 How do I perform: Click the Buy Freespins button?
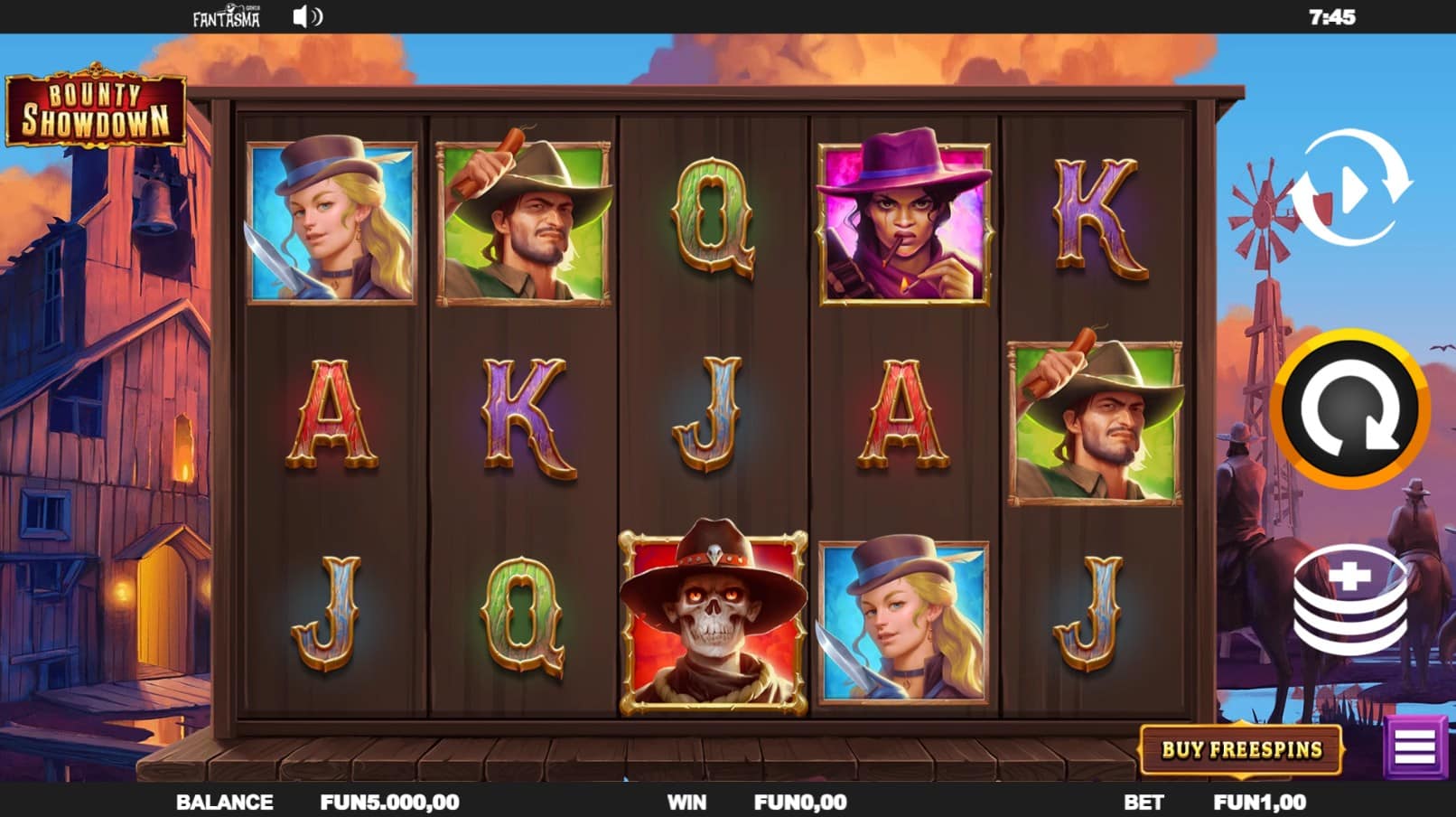pos(1241,749)
